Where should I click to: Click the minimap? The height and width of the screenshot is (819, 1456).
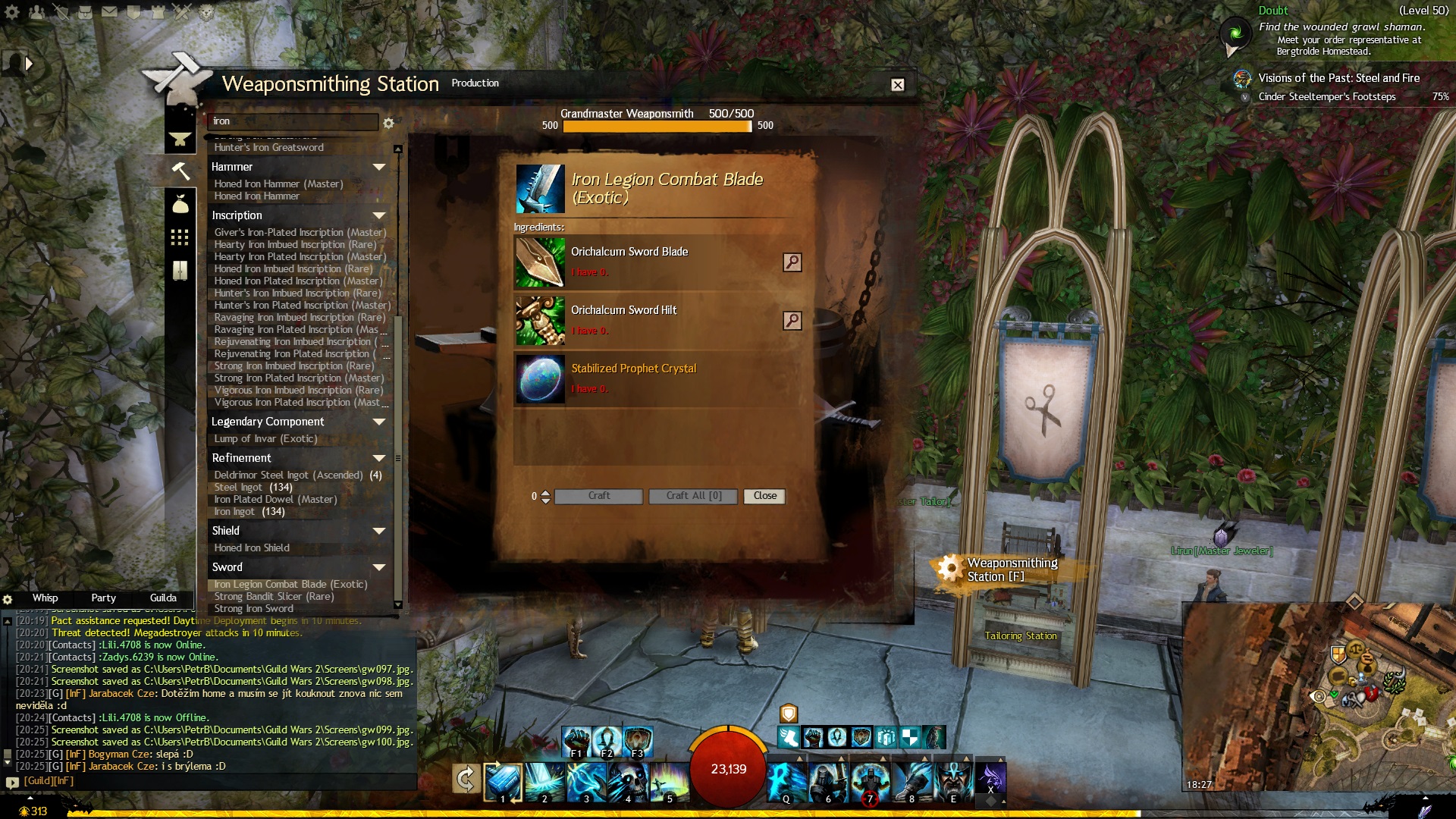tap(1318, 698)
